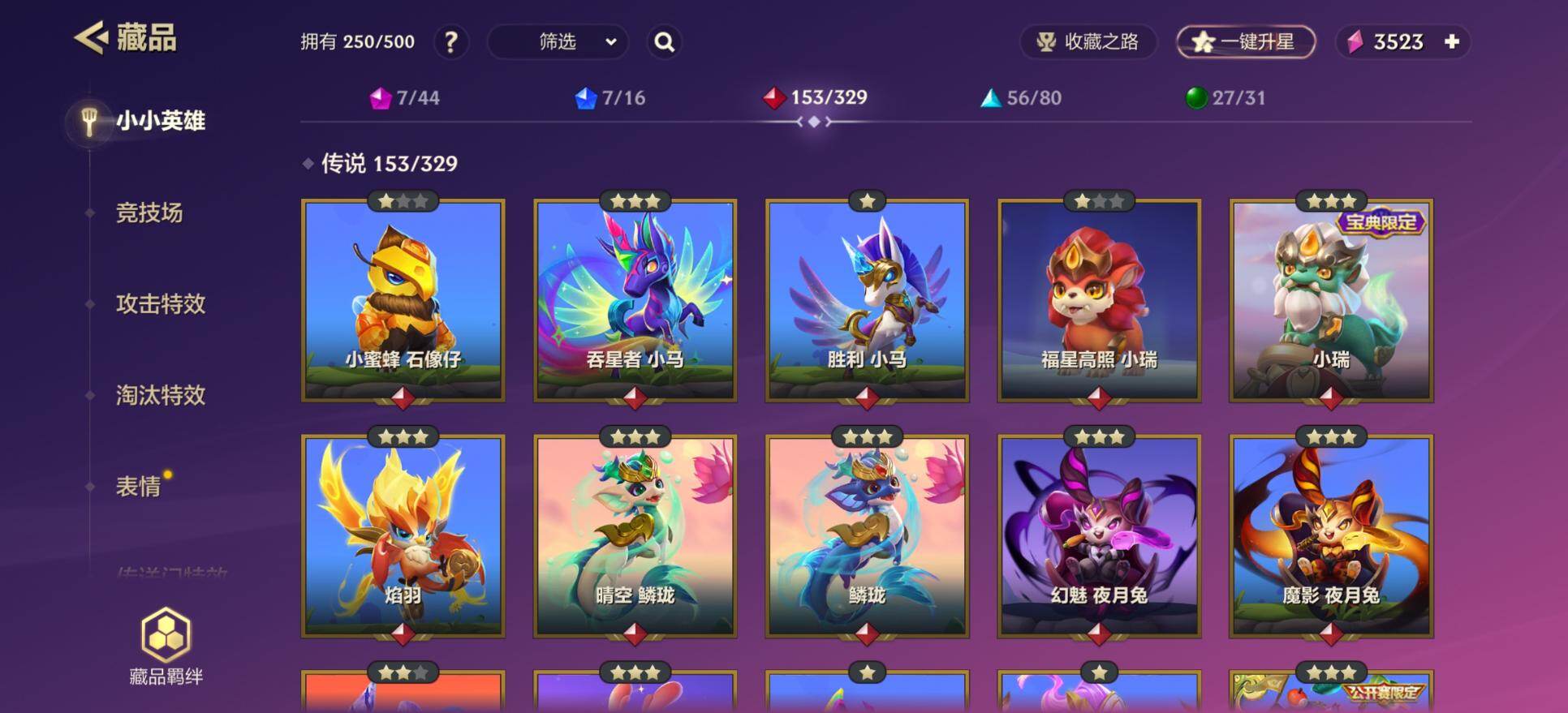Open the 筛选 filter dropdown
This screenshot has width=1568, height=713.
coord(558,42)
